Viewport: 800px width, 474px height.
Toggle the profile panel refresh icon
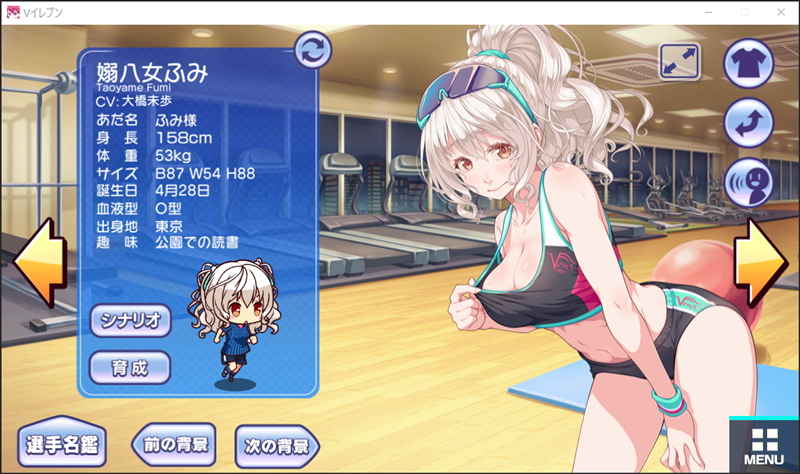point(313,48)
